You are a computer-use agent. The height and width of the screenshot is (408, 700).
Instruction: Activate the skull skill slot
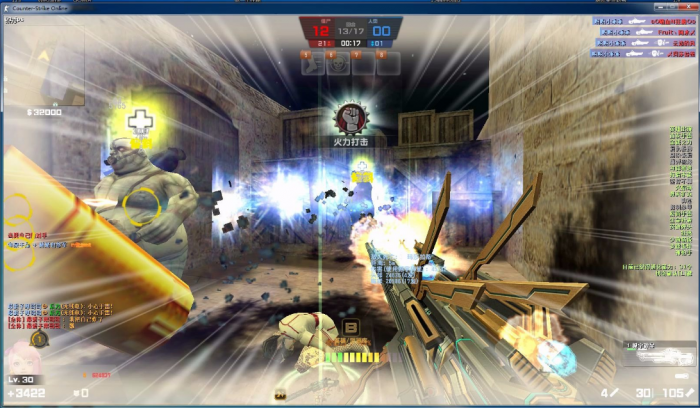pyautogui.click(x=339, y=62)
